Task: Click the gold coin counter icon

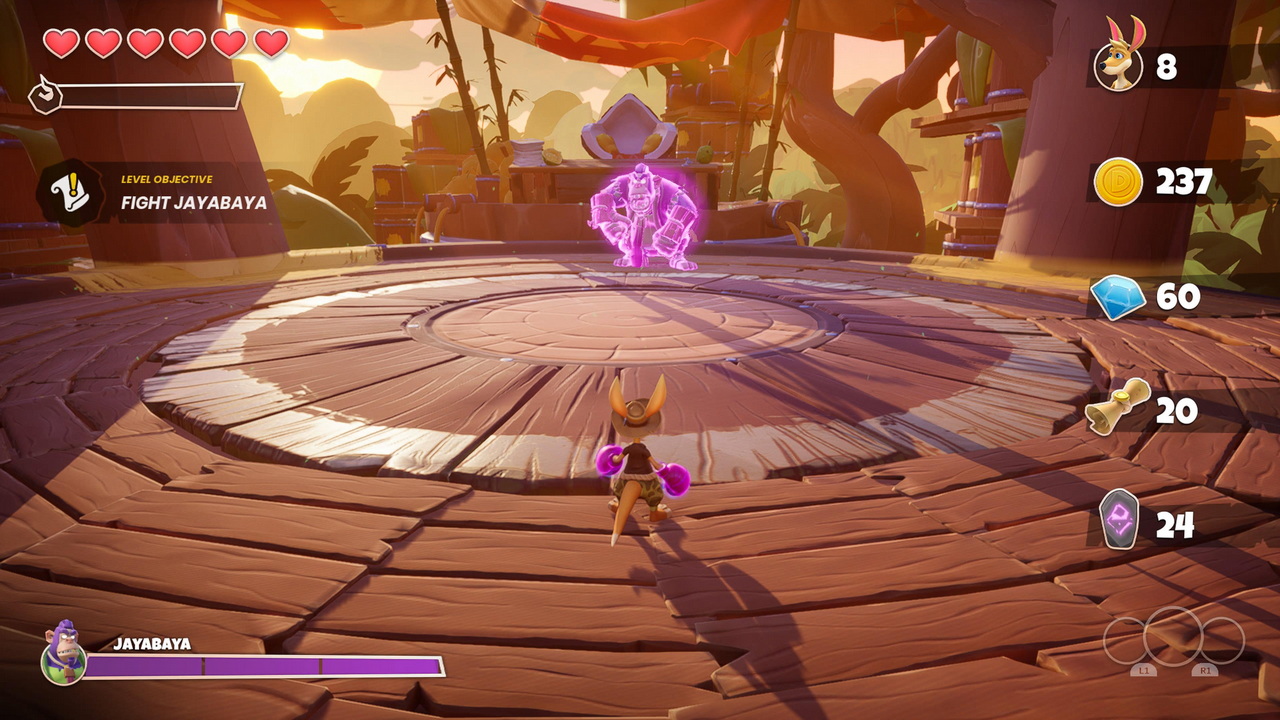Action: [x=1117, y=182]
